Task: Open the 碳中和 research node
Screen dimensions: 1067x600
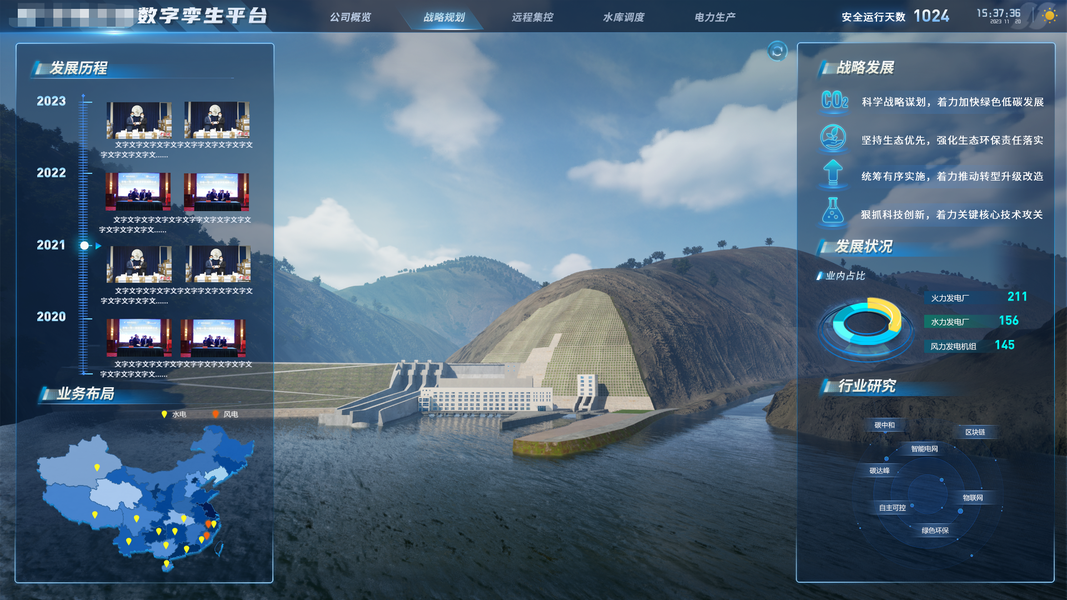Action: [x=884, y=425]
